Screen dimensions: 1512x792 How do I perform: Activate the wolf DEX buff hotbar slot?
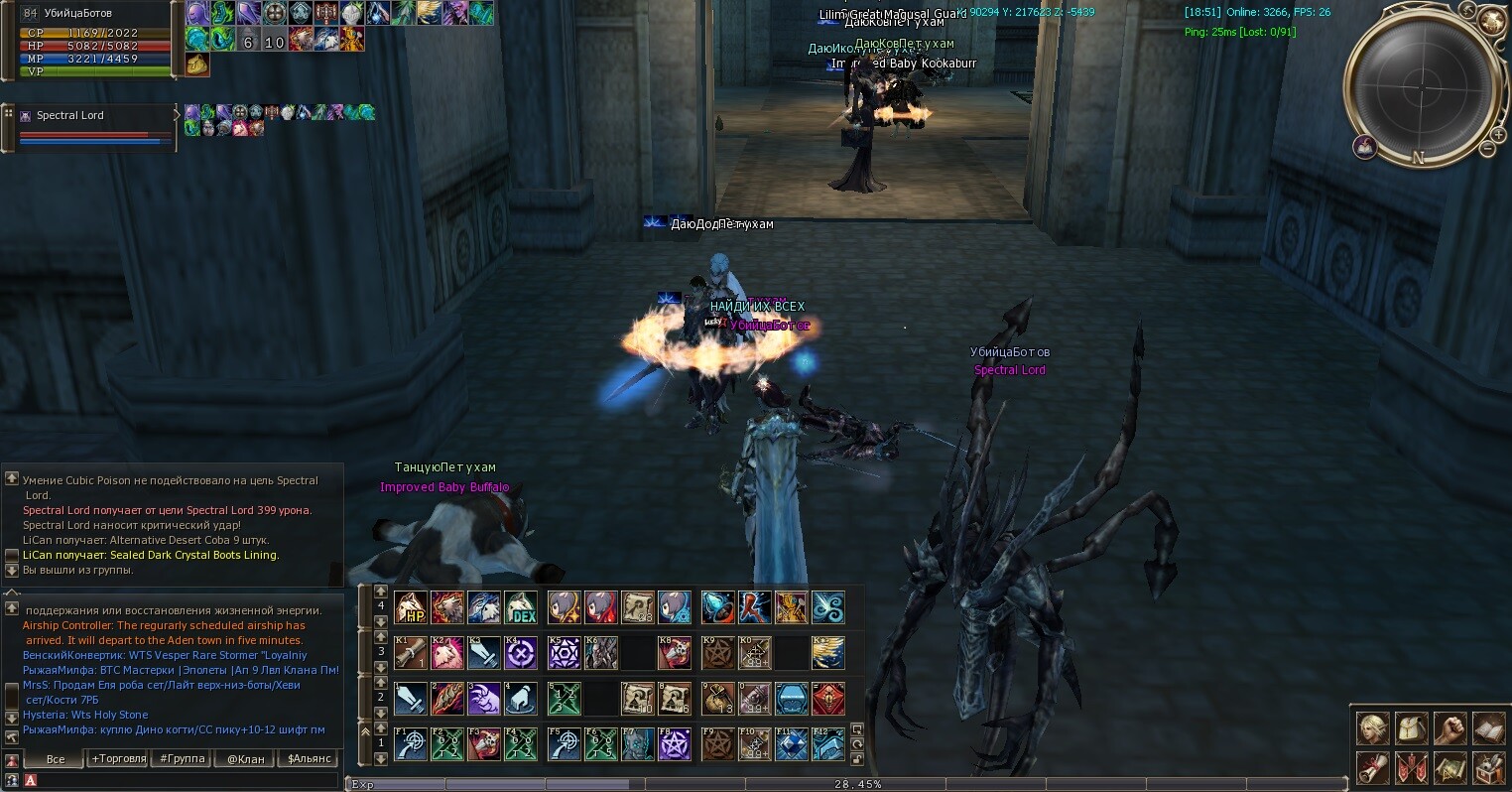tap(521, 607)
